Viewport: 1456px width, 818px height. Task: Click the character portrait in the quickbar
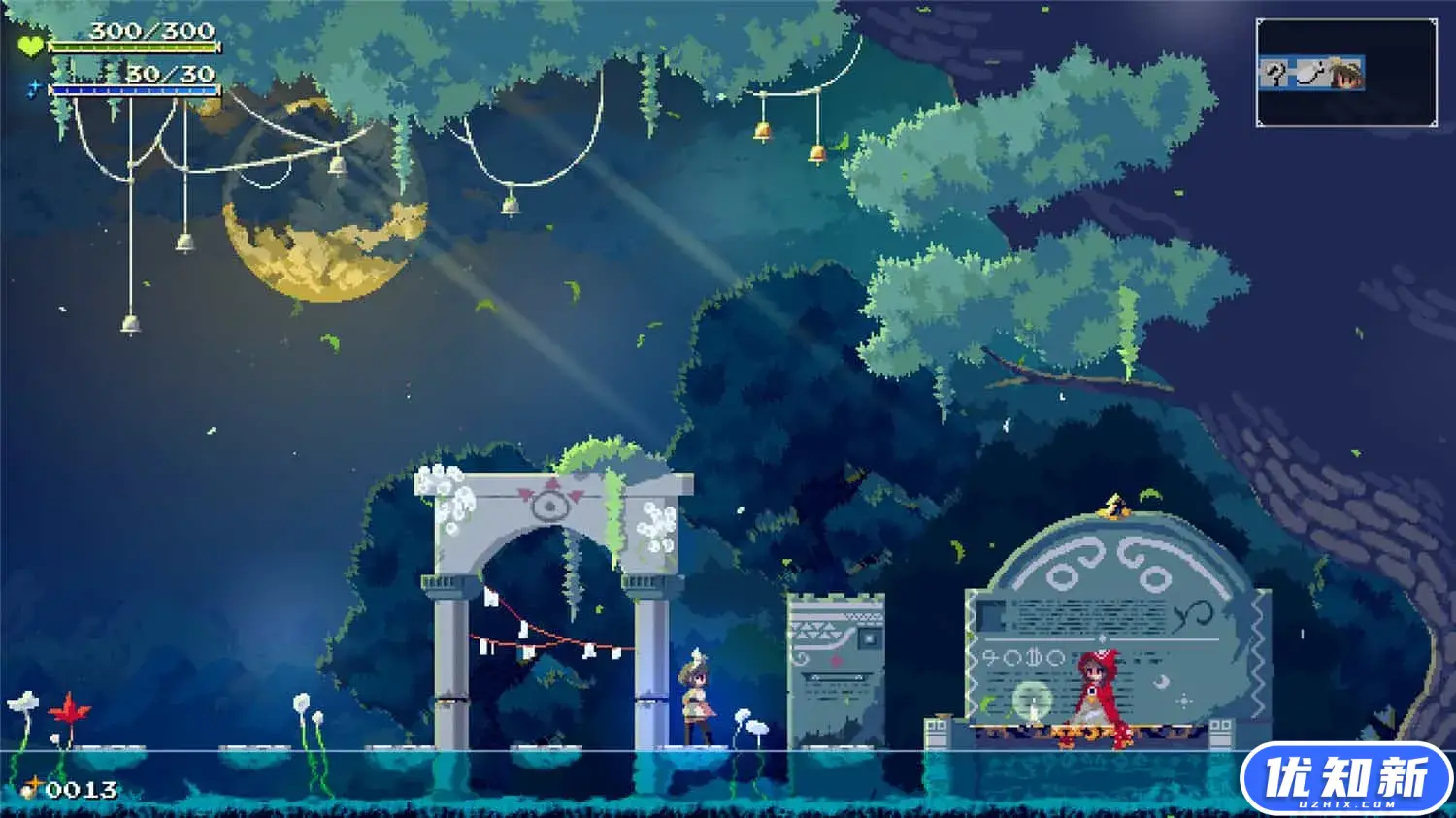[1347, 74]
